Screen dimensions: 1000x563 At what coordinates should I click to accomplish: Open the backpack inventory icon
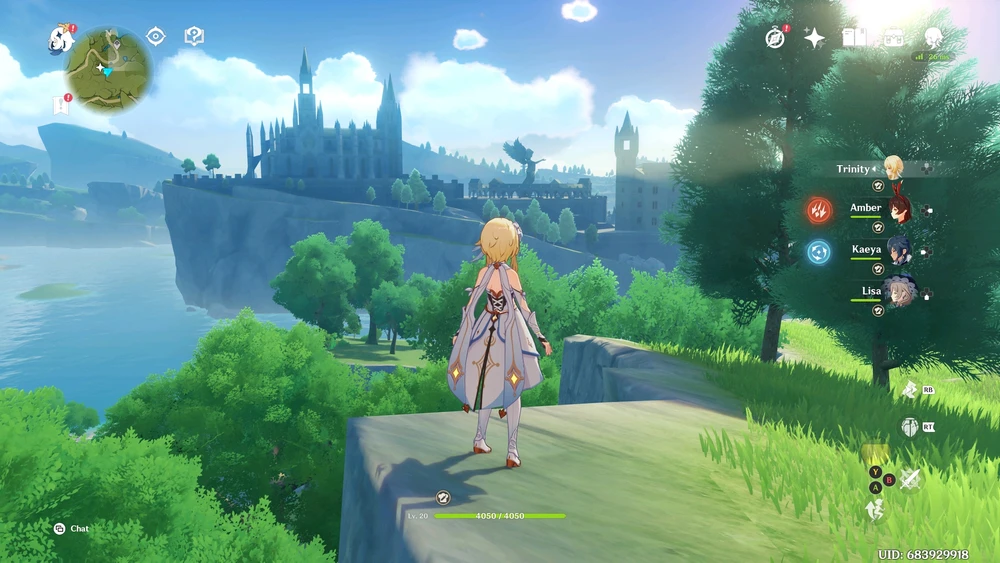pyautogui.click(x=893, y=38)
